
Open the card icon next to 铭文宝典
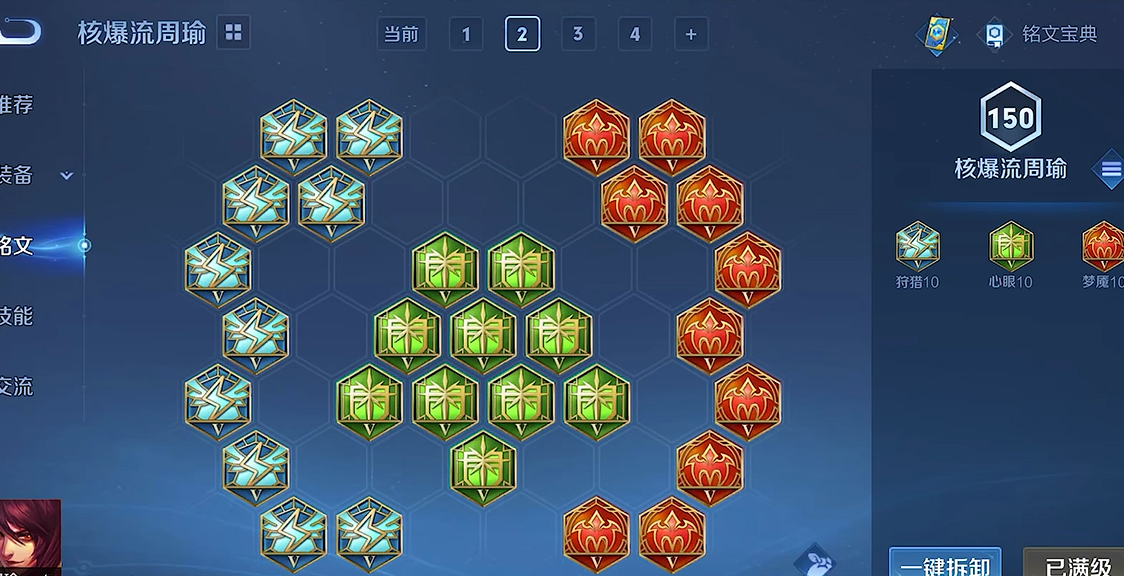click(x=937, y=35)
